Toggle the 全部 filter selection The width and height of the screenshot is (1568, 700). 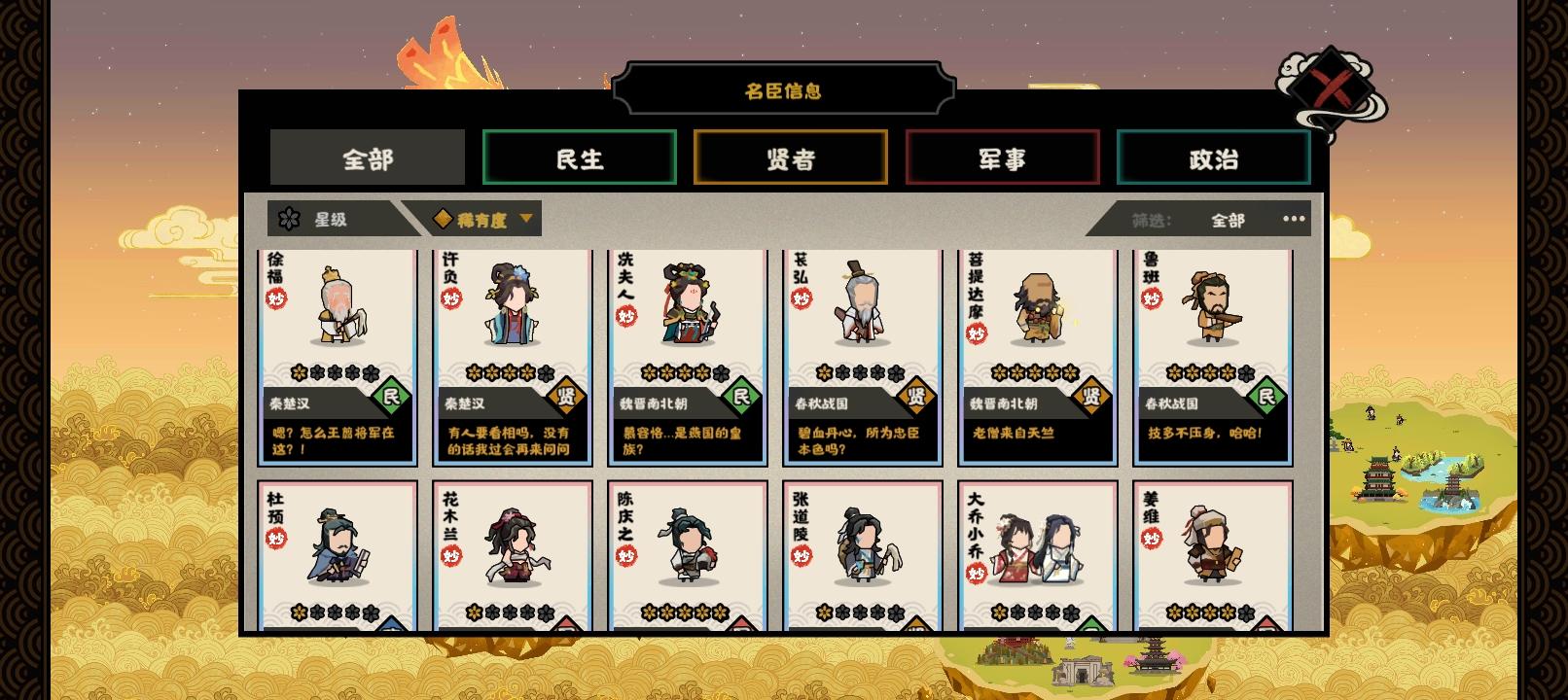tap(1228, 219)
